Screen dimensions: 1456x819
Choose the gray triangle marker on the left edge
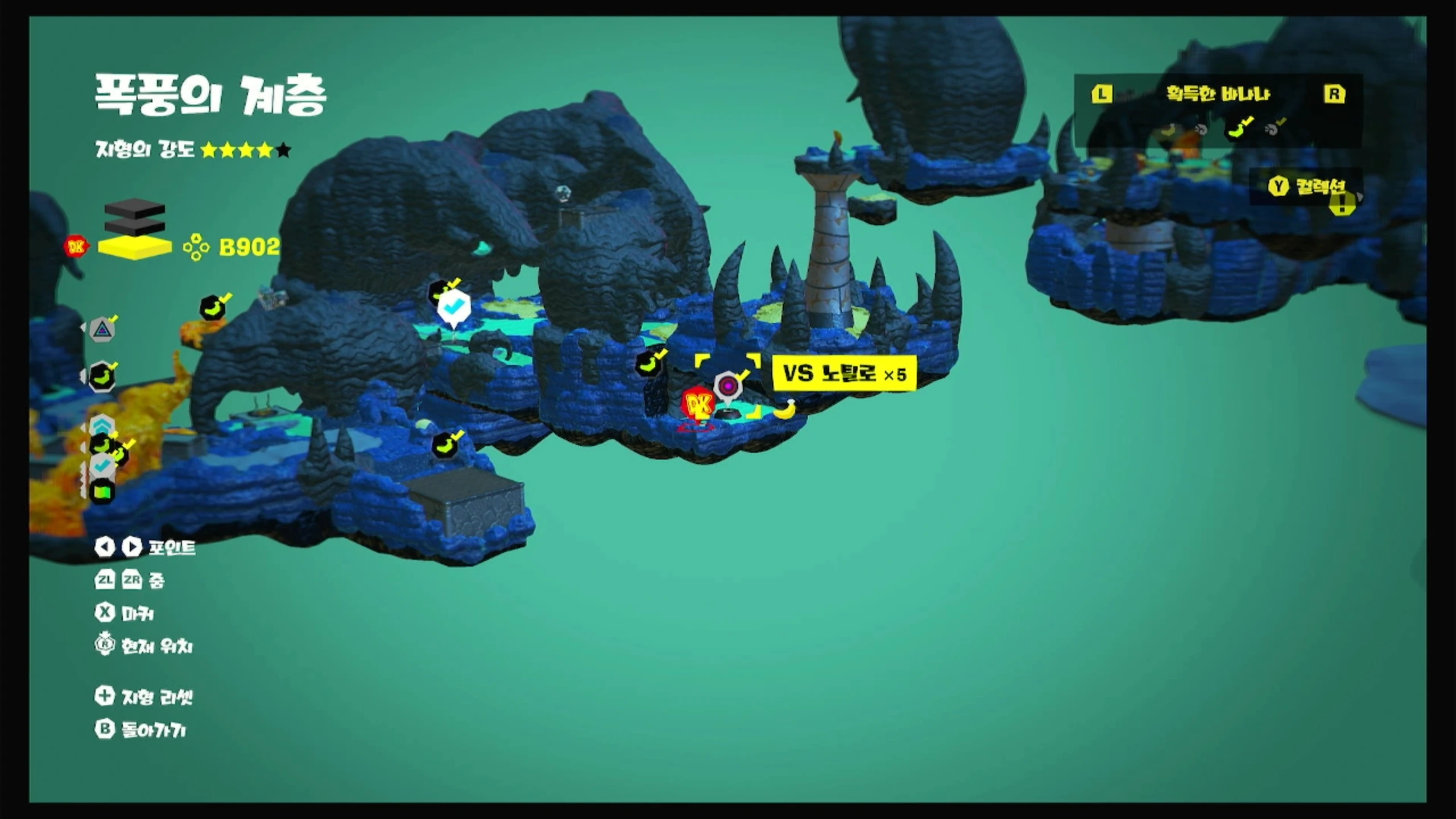[102, 329]
